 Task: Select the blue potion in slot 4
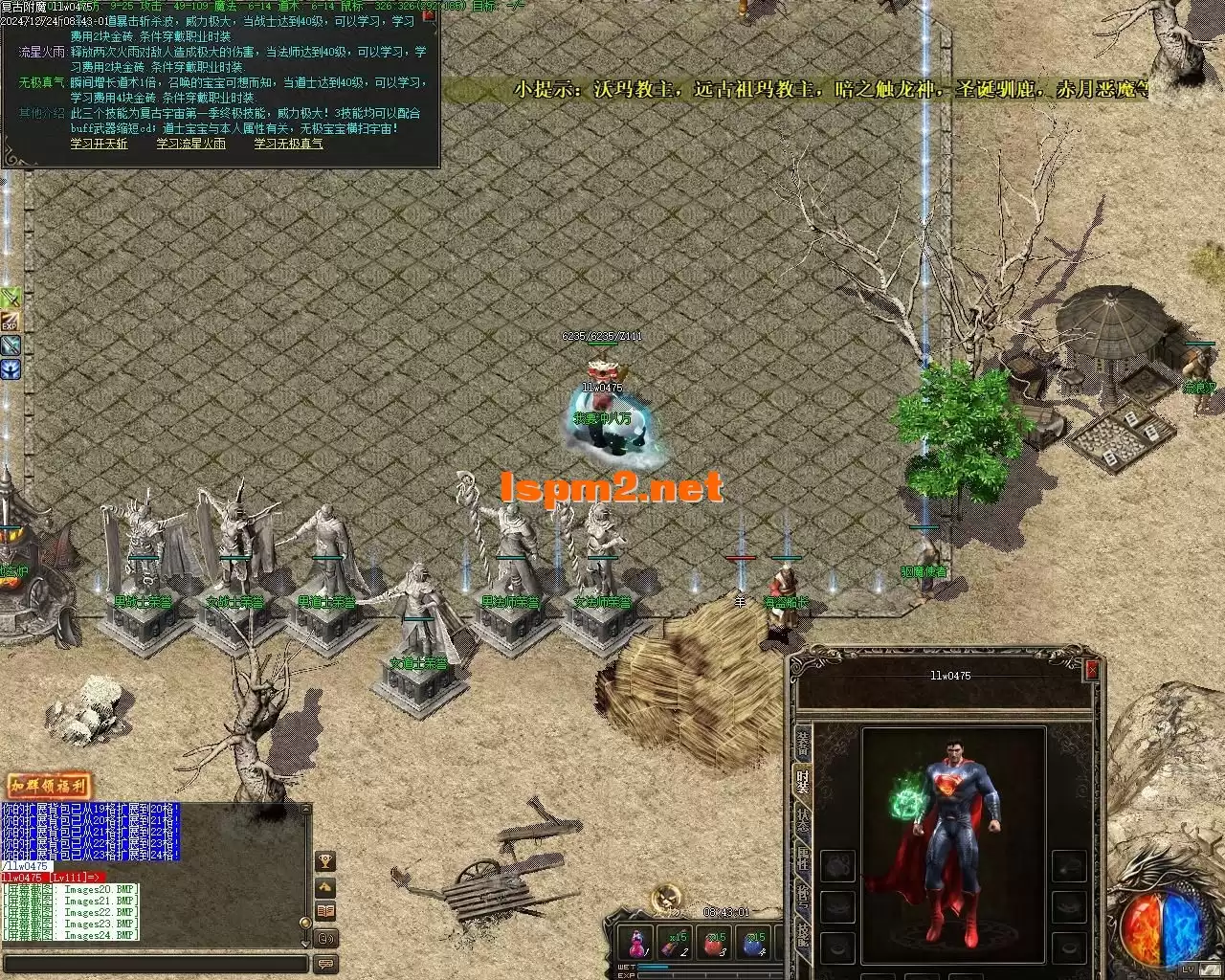coord(754,943)
